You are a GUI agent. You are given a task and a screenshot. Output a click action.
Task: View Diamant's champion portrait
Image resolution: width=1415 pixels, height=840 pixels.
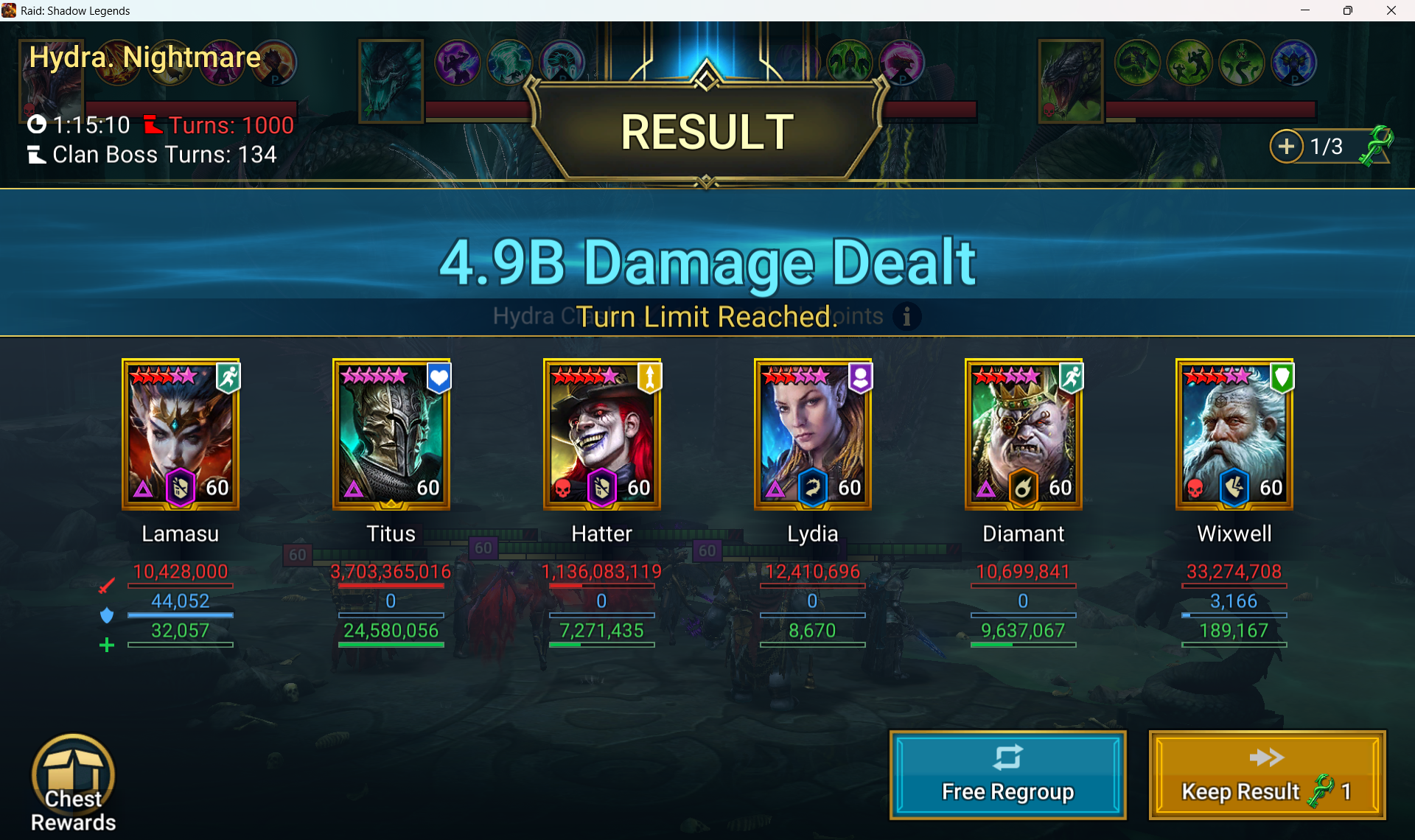pos(1024,434)
